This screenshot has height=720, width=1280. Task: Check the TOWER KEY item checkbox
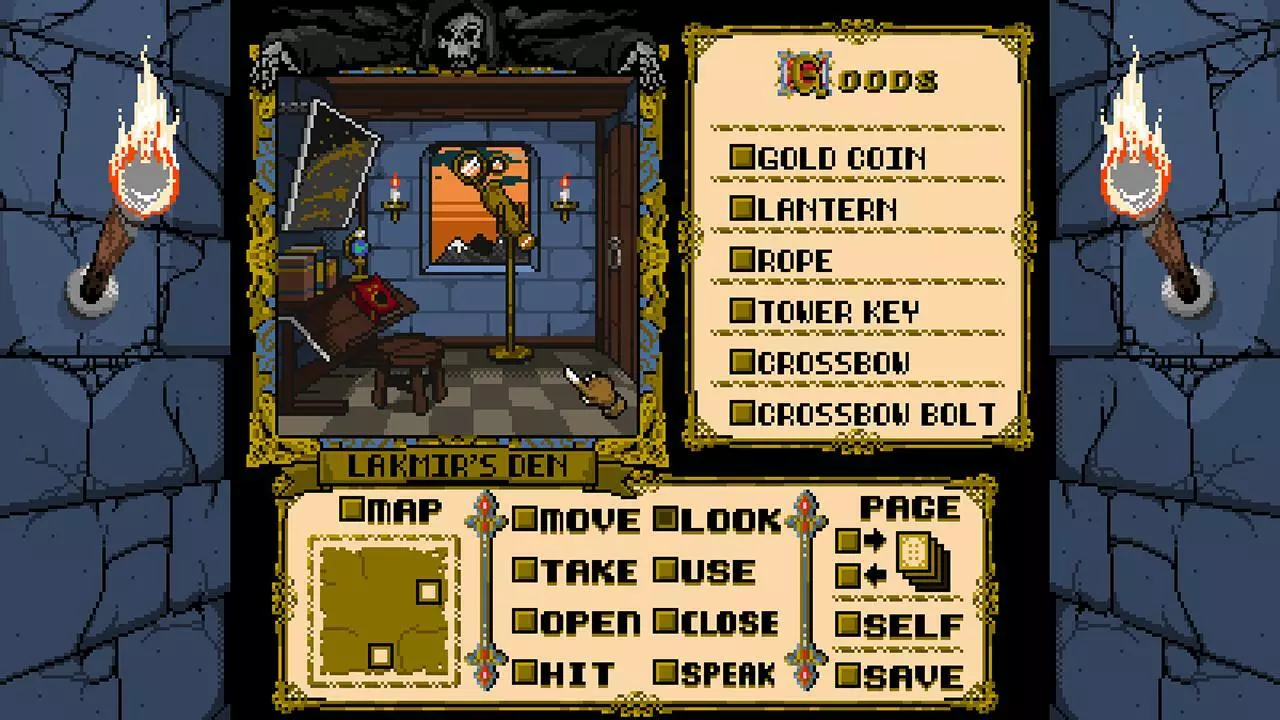tap(741, 311)
